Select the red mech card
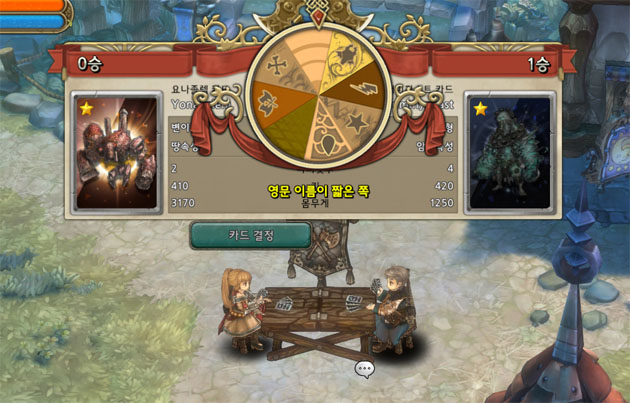Viewport: 630px width, 403px height. [x=118, y=153]
